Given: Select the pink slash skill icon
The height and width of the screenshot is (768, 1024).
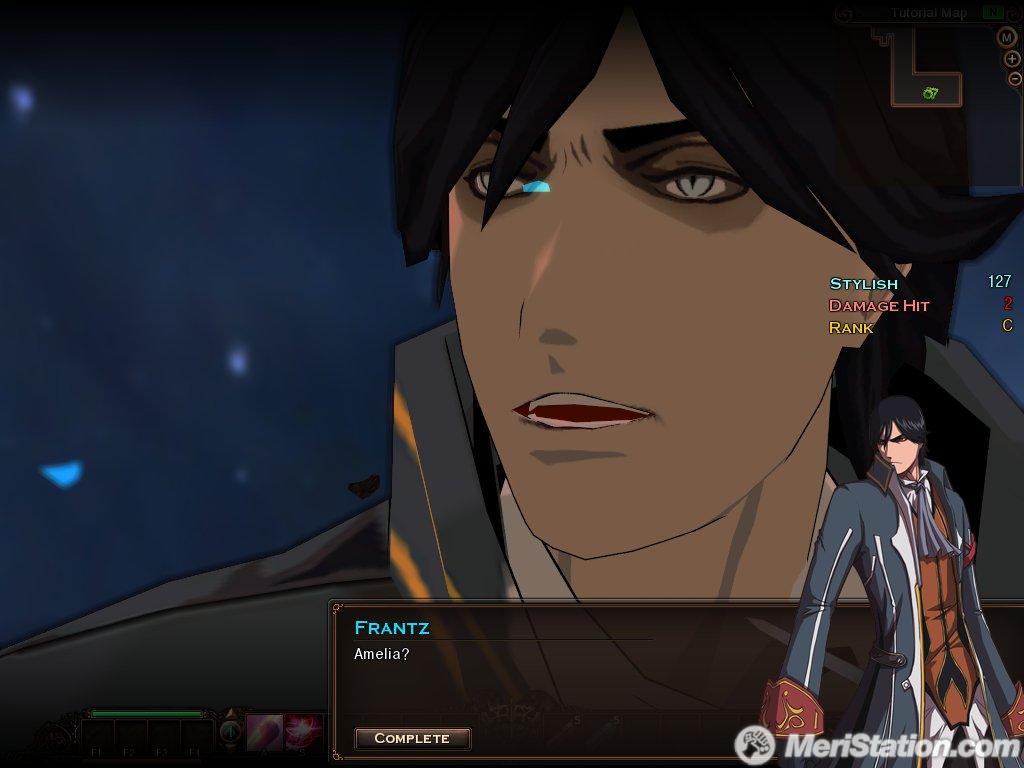Looking at the screenshot, I should click(265, 731).
